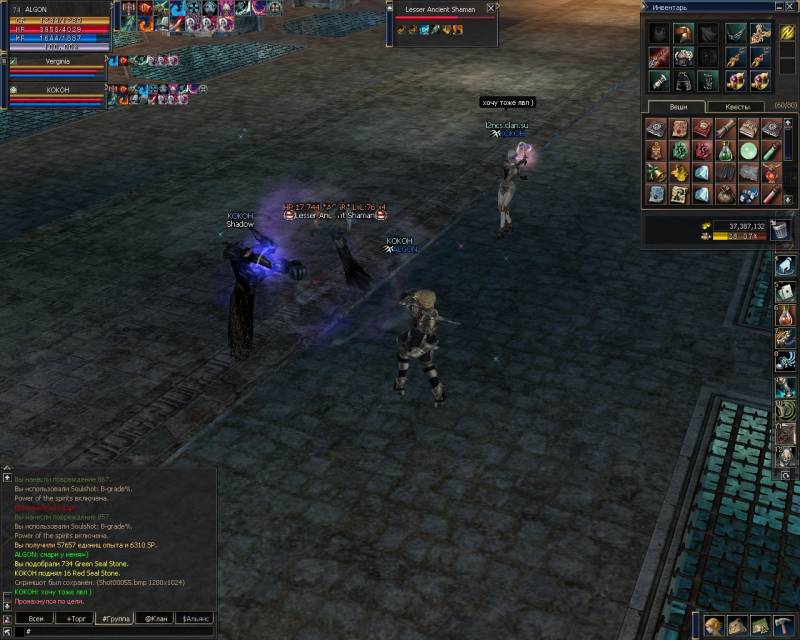800x640 pixels.
Task: Use the orange potion on the shortcut bar
Action: (787, 312)
